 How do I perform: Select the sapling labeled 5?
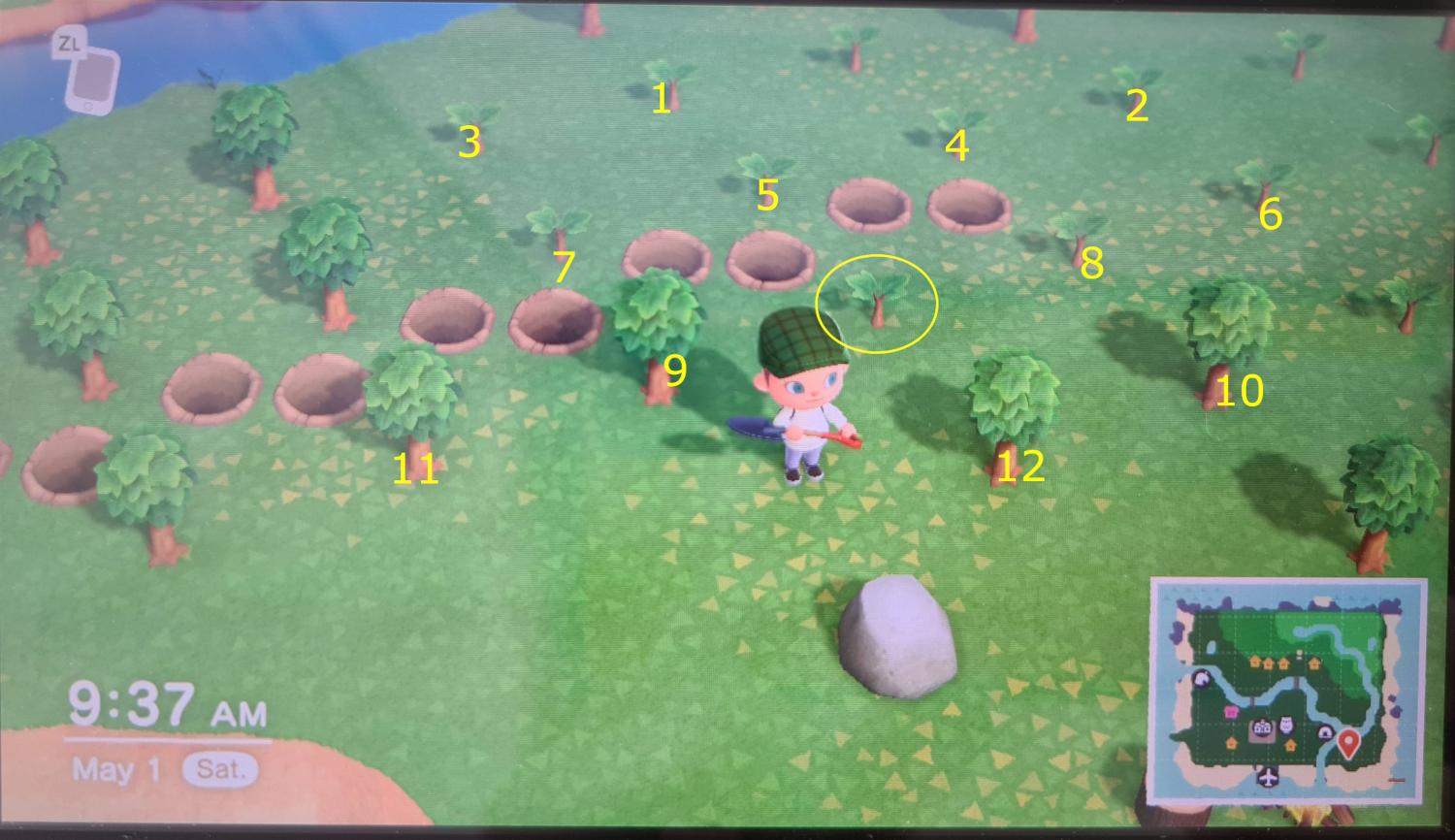click(x=764, y=167)
